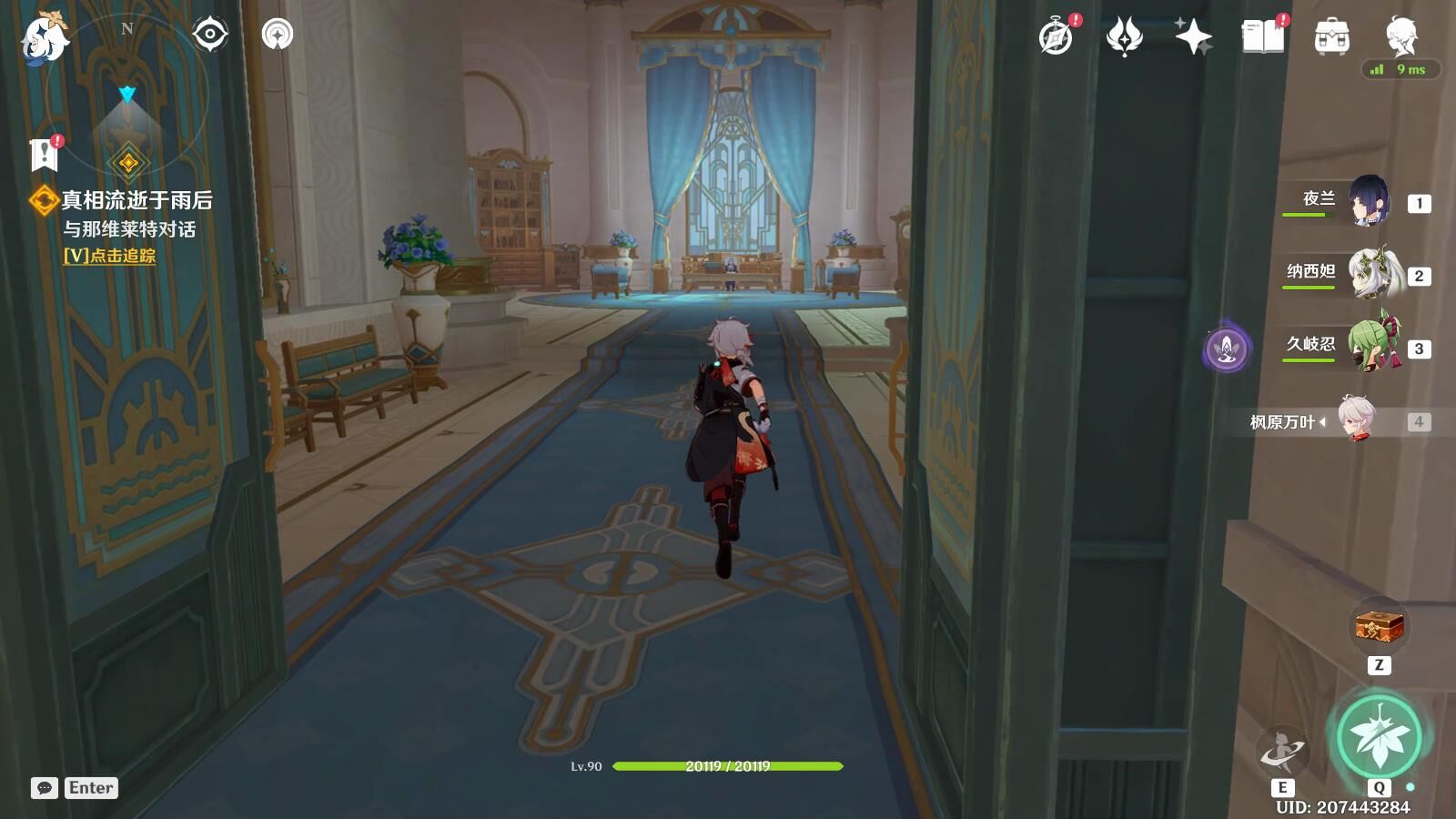Switch to party member 久岐忍

pos(1372,348)
